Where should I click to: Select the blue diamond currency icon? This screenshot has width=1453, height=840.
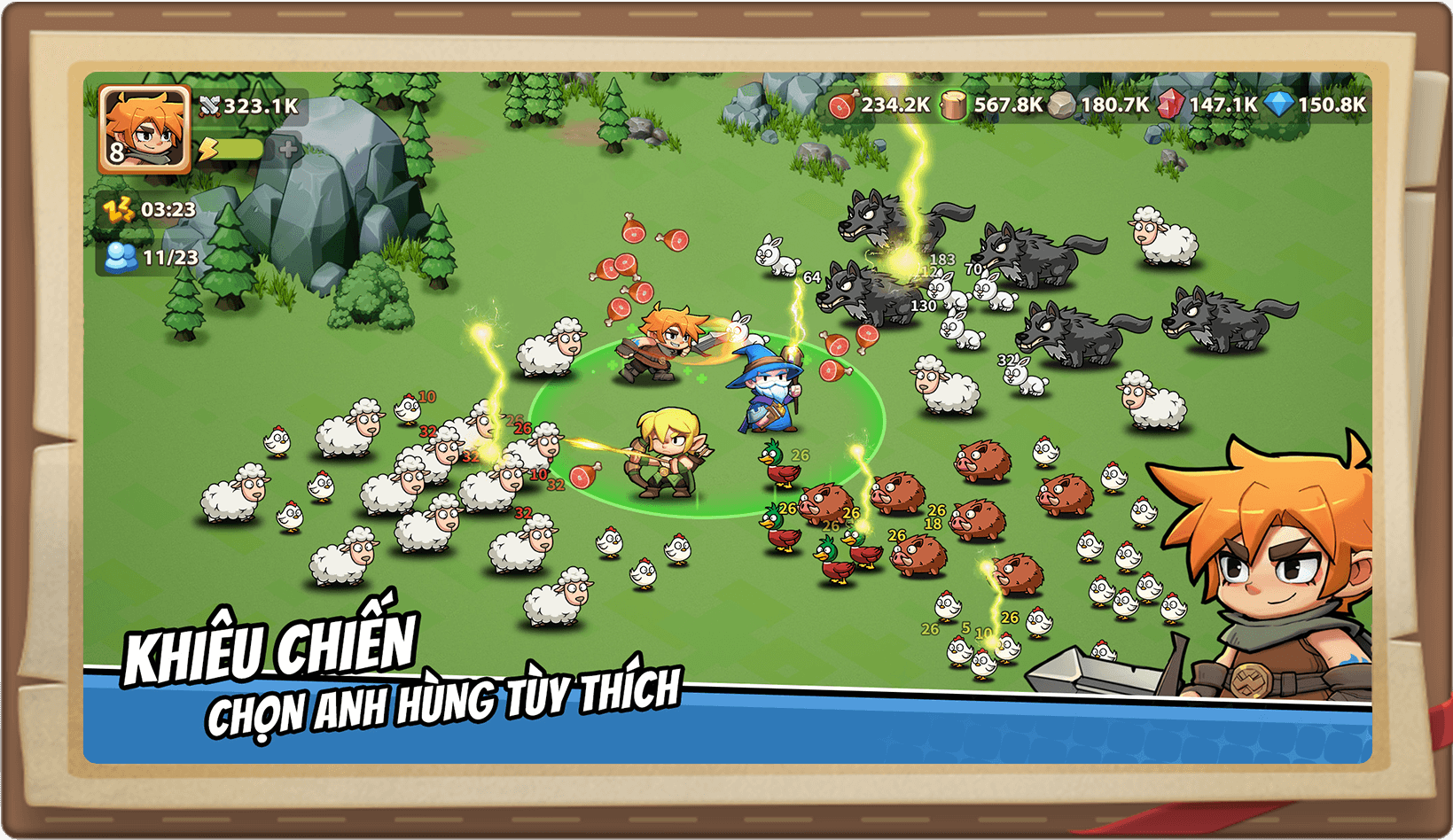click(1278, 105)
